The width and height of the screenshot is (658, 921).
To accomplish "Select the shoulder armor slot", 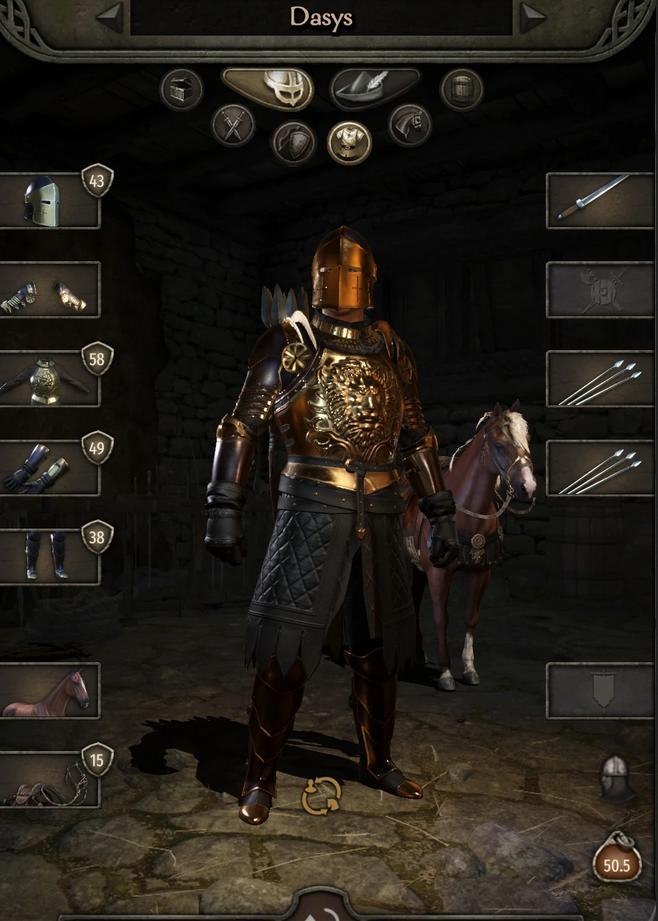I will coord(49,290).
